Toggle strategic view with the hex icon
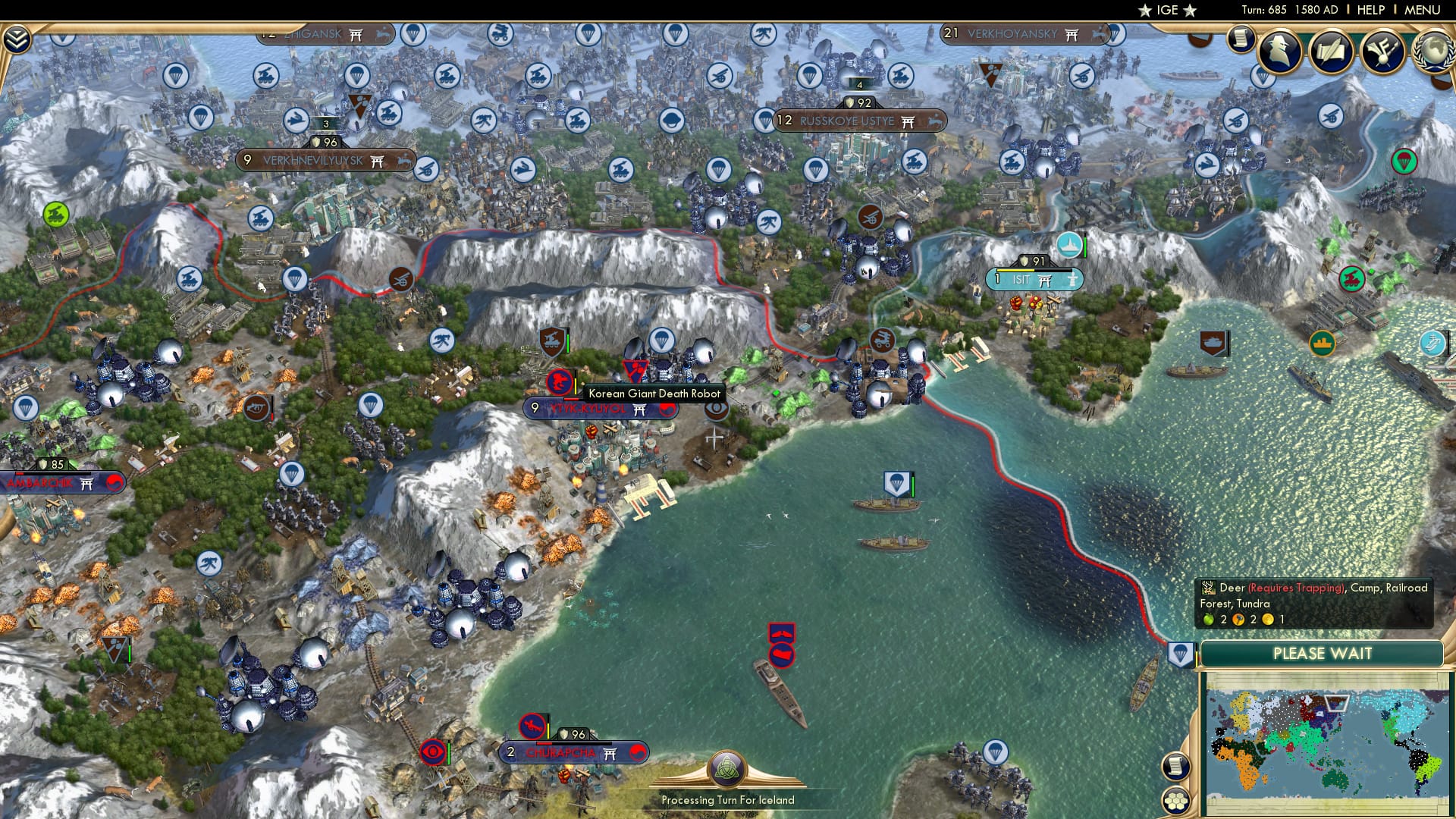 (x=1177, y=802)
